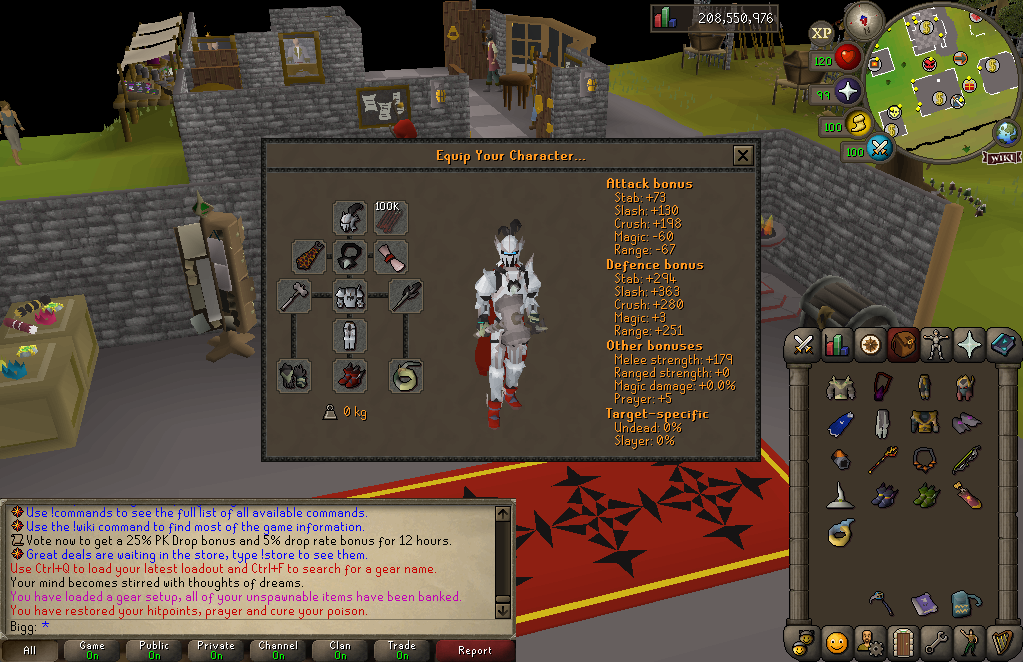Switch chat to the Clan tab
This screenshot has height=662, width=1023.
tap(340, 650)
